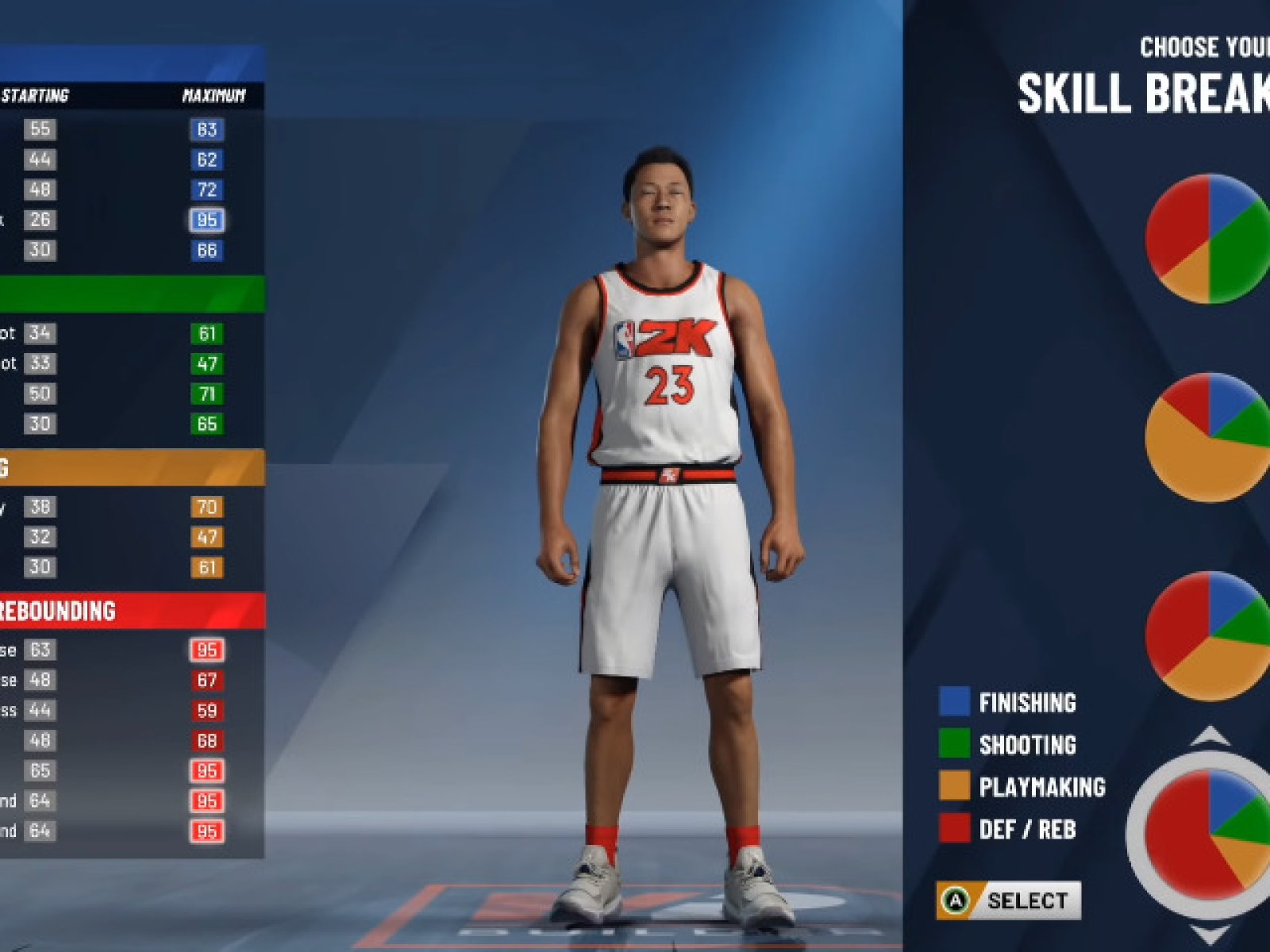Click the down arrow below the highlighted pie
1270x952 pixels.
(x=1211, y=935)
